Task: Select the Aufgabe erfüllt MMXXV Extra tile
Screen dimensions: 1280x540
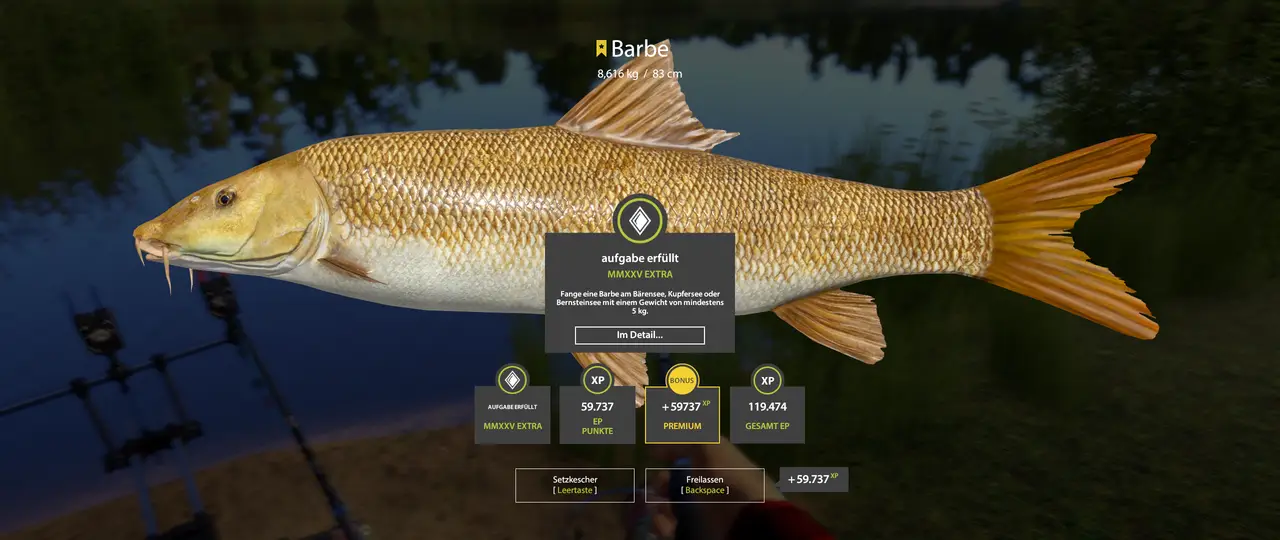Action: pyautogui.click(x=512, y=414)
